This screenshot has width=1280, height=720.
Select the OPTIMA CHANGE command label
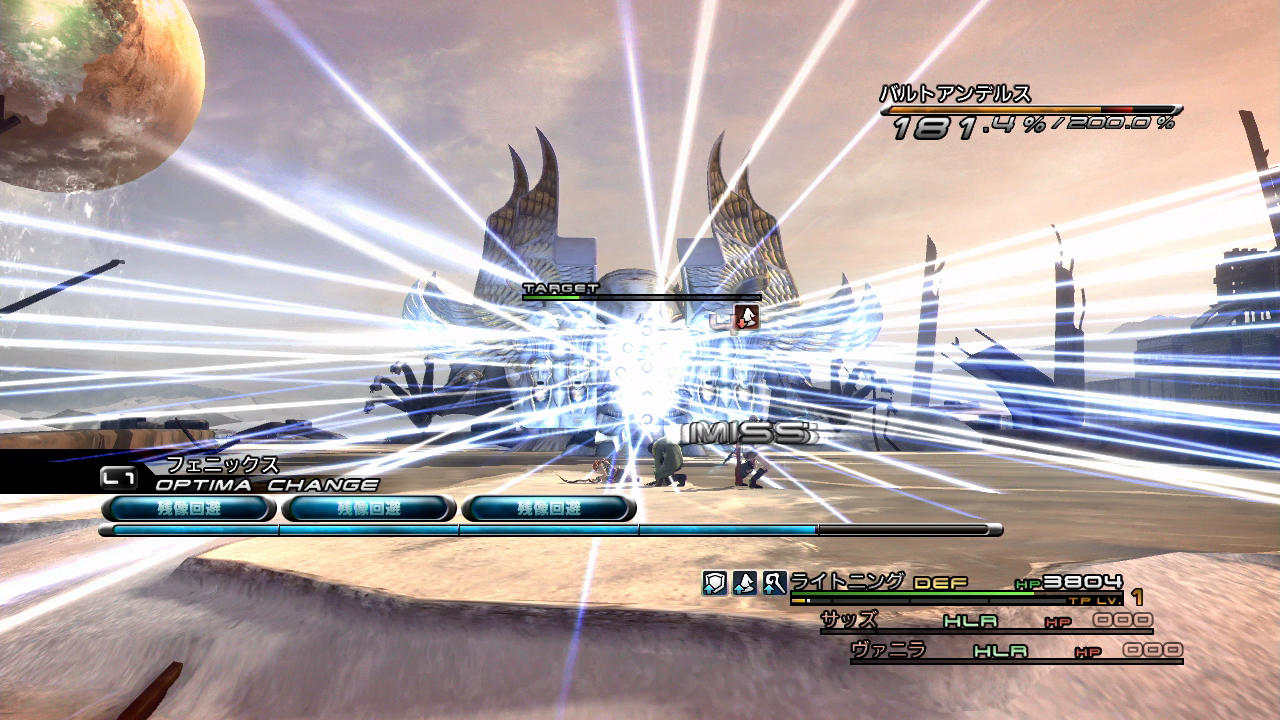click(x=266, y=485)
